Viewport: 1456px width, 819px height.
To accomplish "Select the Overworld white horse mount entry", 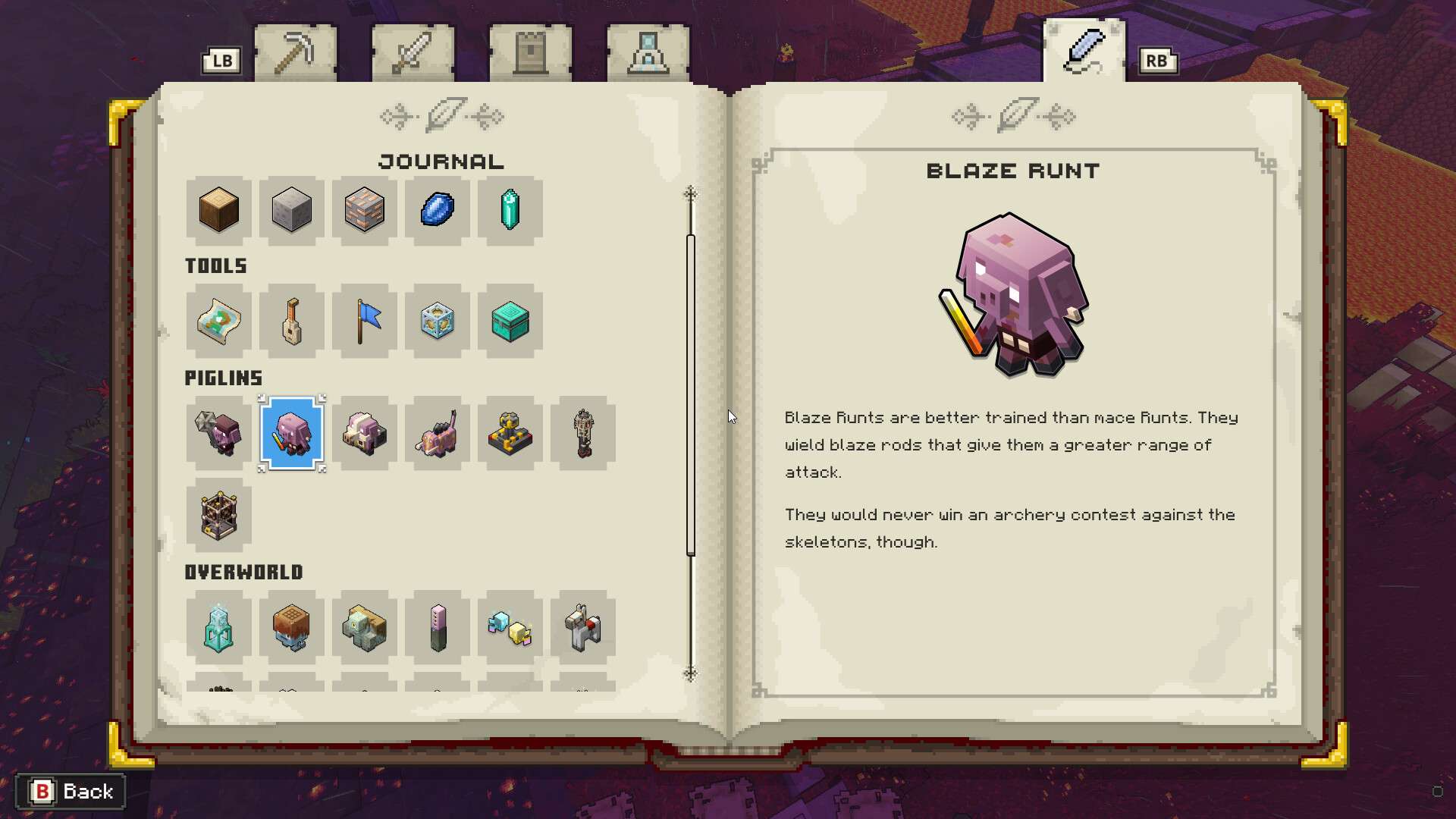I will [x=582, y=627].
